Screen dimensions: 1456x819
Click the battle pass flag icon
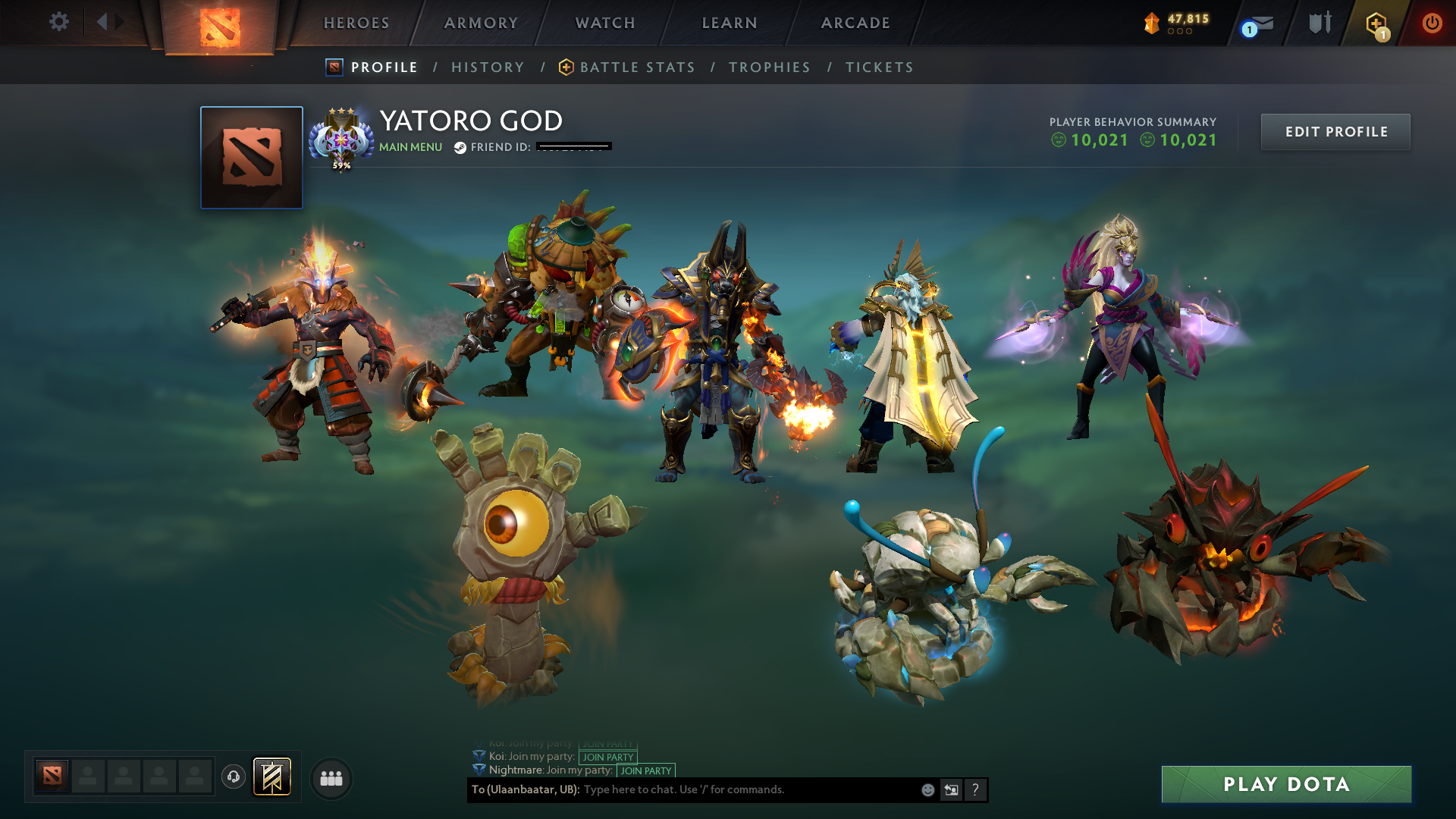273,777
